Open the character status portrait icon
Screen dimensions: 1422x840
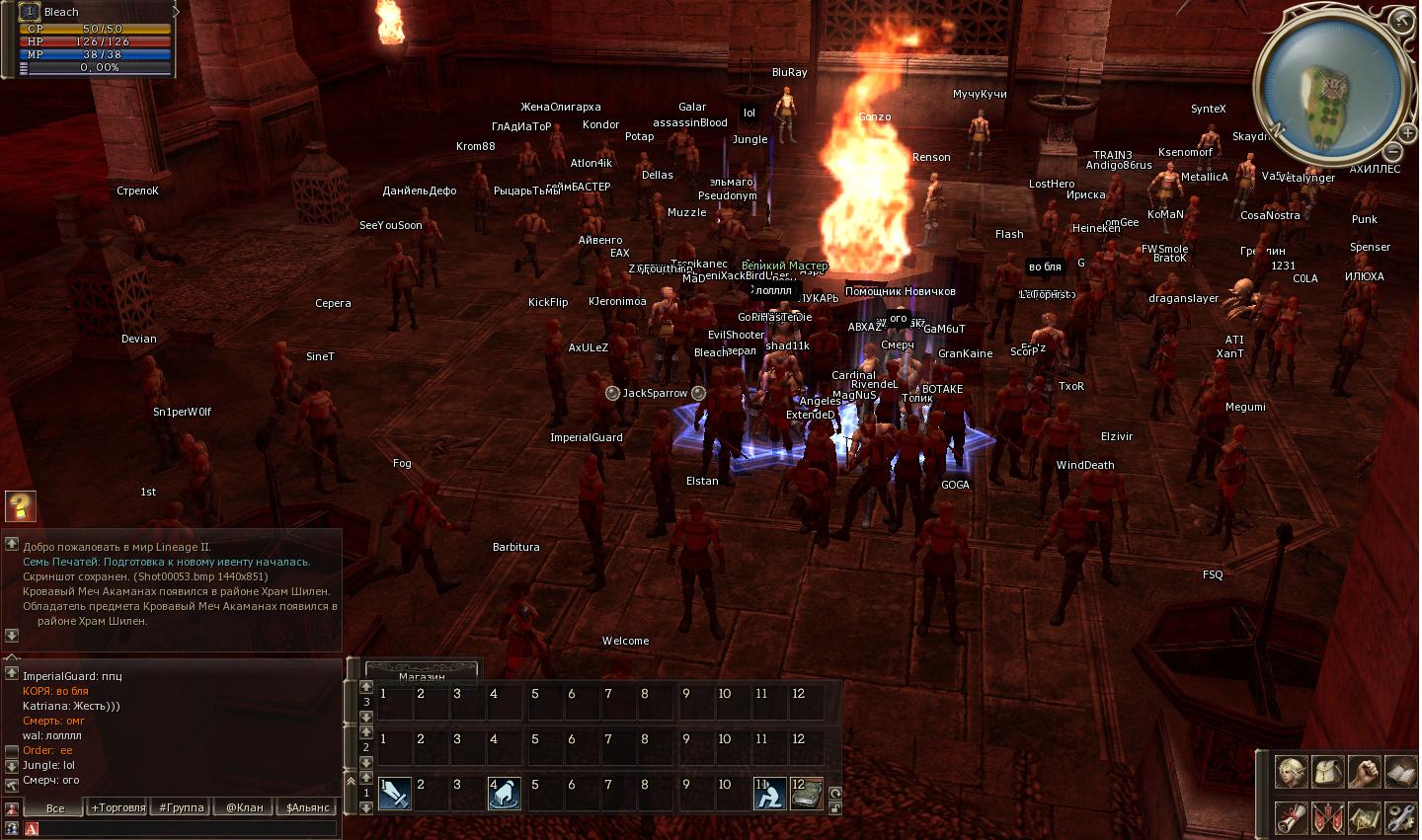pos(1292,772)
